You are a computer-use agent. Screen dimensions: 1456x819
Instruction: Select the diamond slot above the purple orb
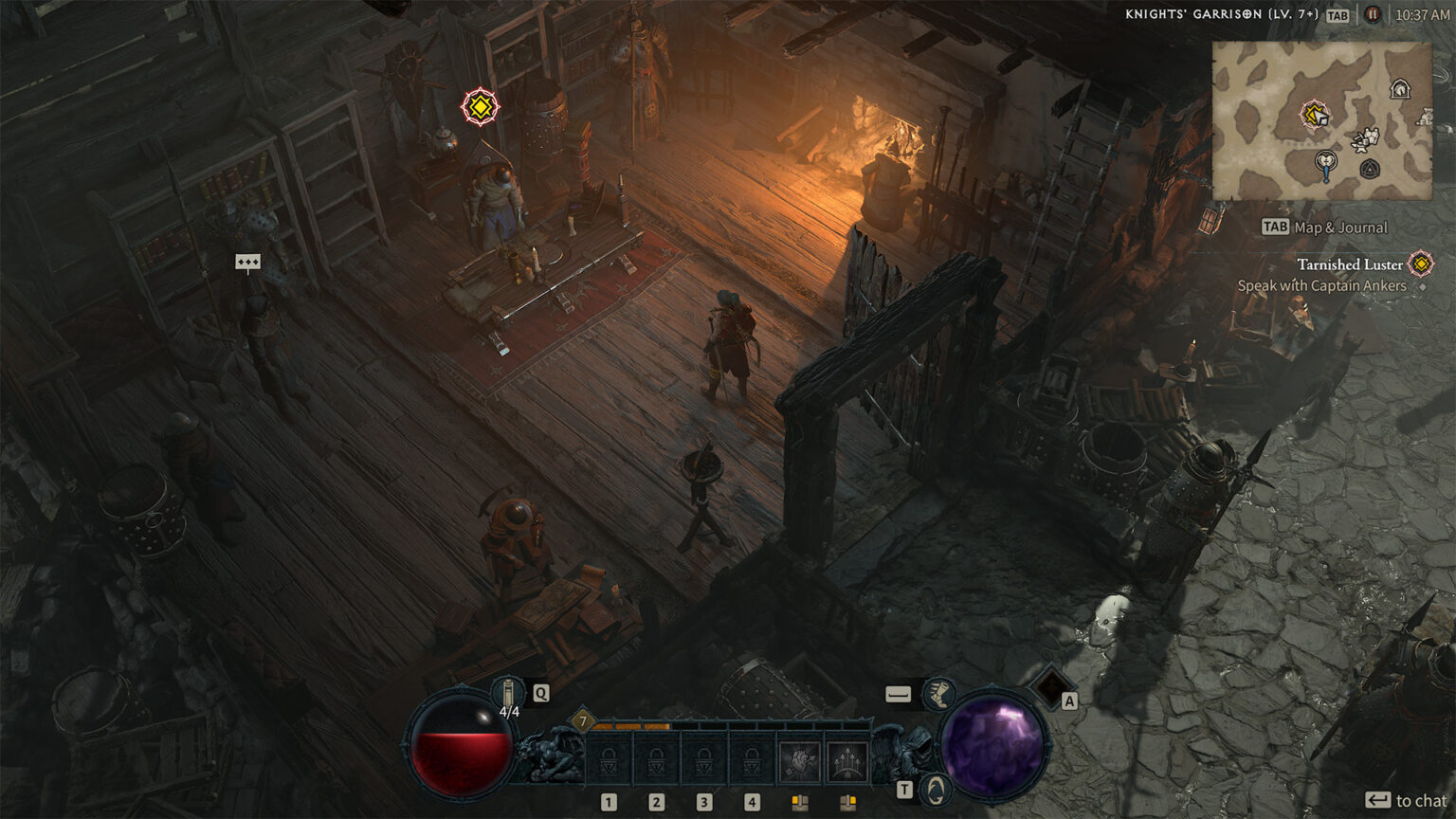(1049, 685)
